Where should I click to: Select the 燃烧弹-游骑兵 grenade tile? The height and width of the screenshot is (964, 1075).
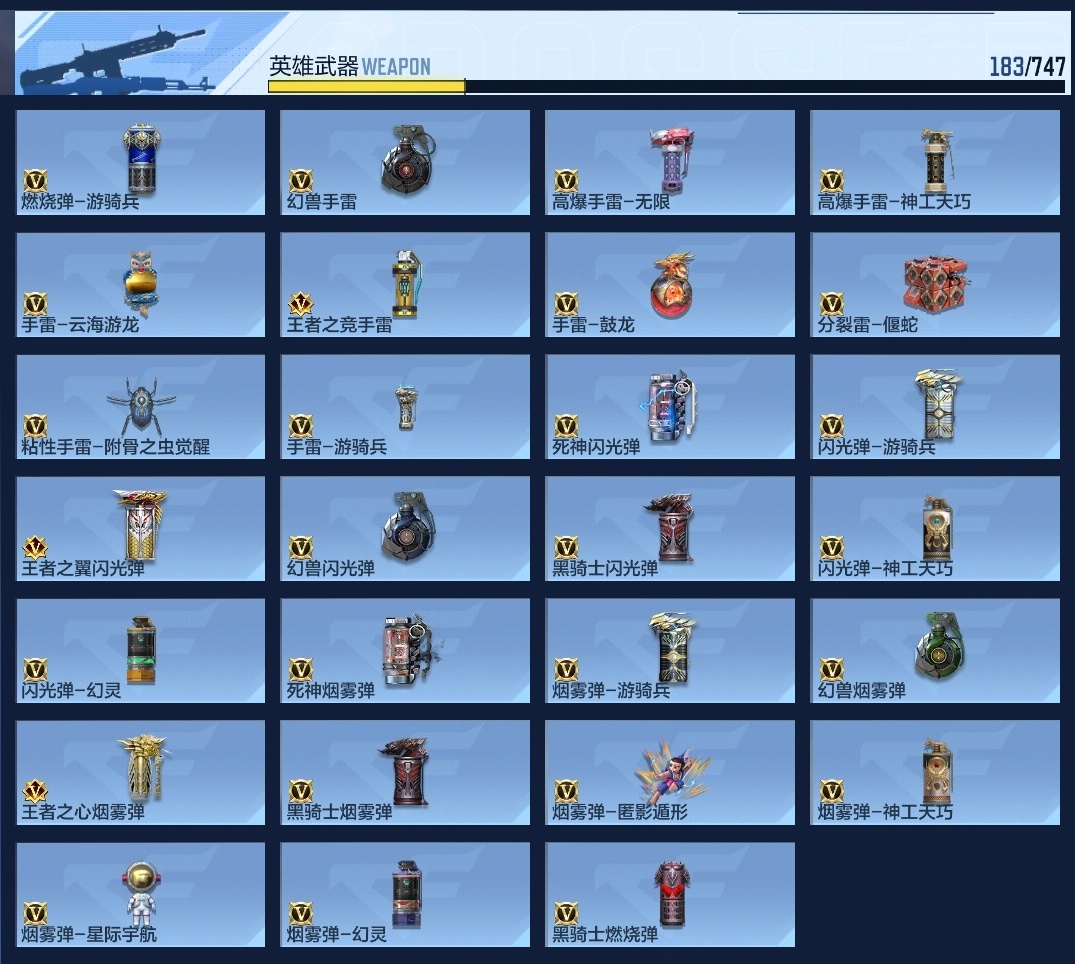coord(141,162)
